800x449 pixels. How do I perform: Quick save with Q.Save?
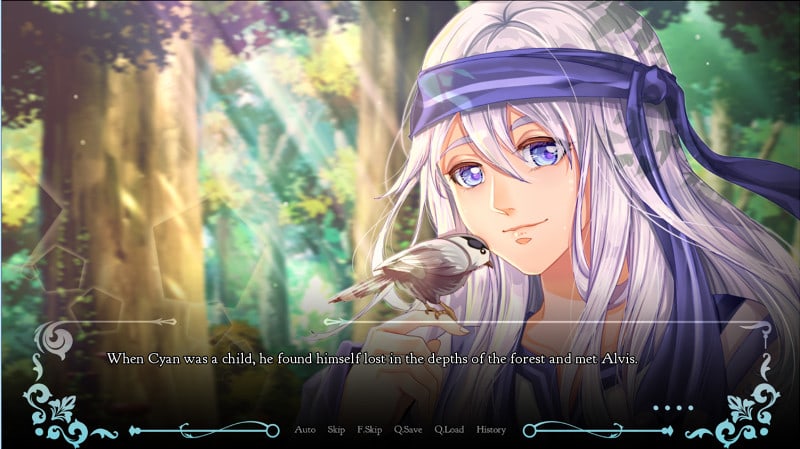(408, 430)
